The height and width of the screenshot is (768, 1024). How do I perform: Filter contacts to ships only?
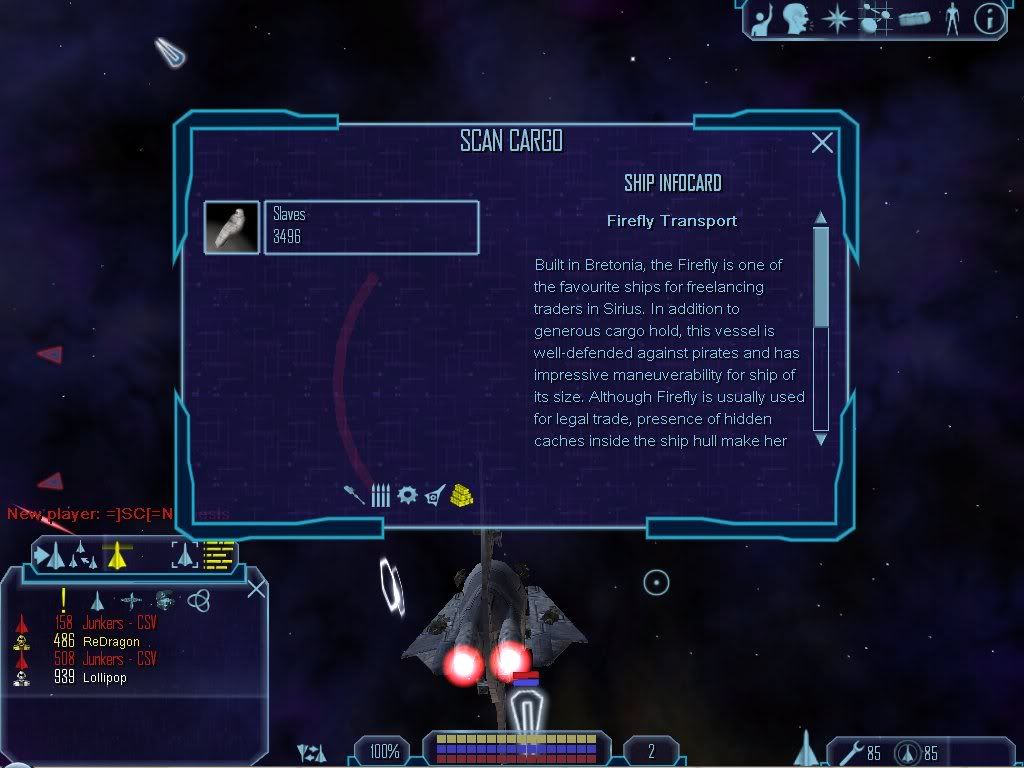coord(97,601)
